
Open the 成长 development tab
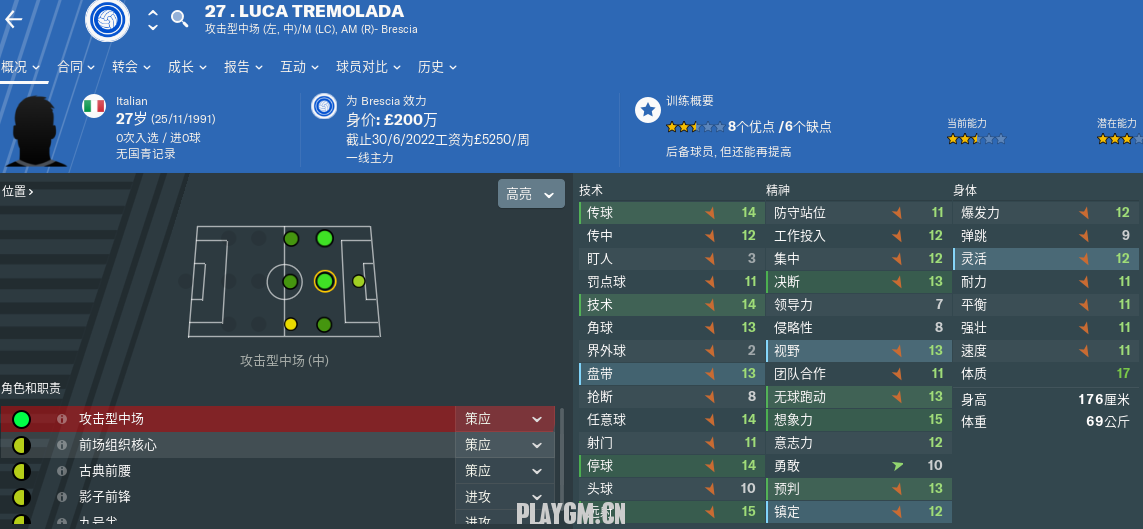click(x=187, y=67)
